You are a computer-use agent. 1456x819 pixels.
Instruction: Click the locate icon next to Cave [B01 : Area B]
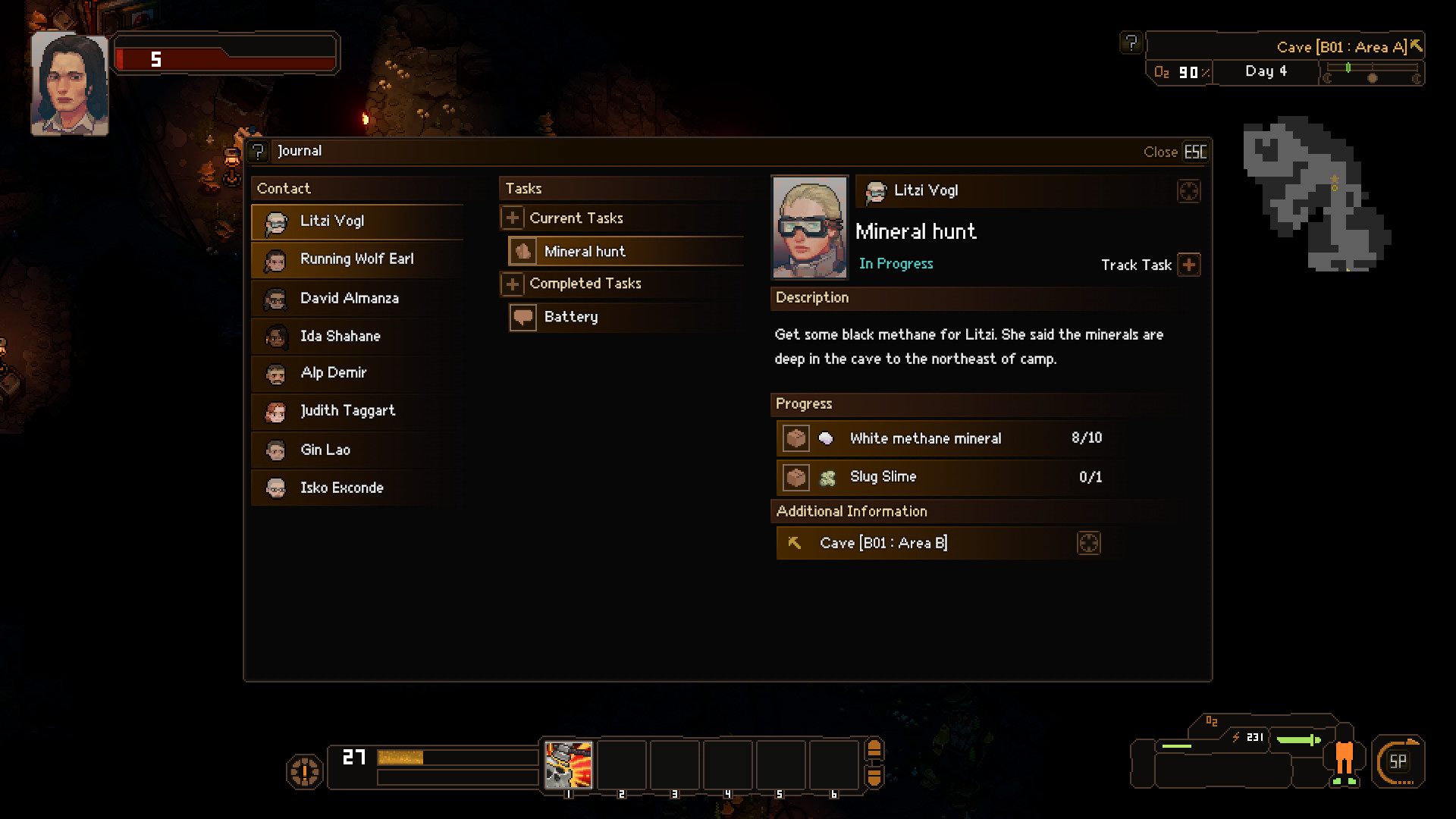[x=1089, y=543]
